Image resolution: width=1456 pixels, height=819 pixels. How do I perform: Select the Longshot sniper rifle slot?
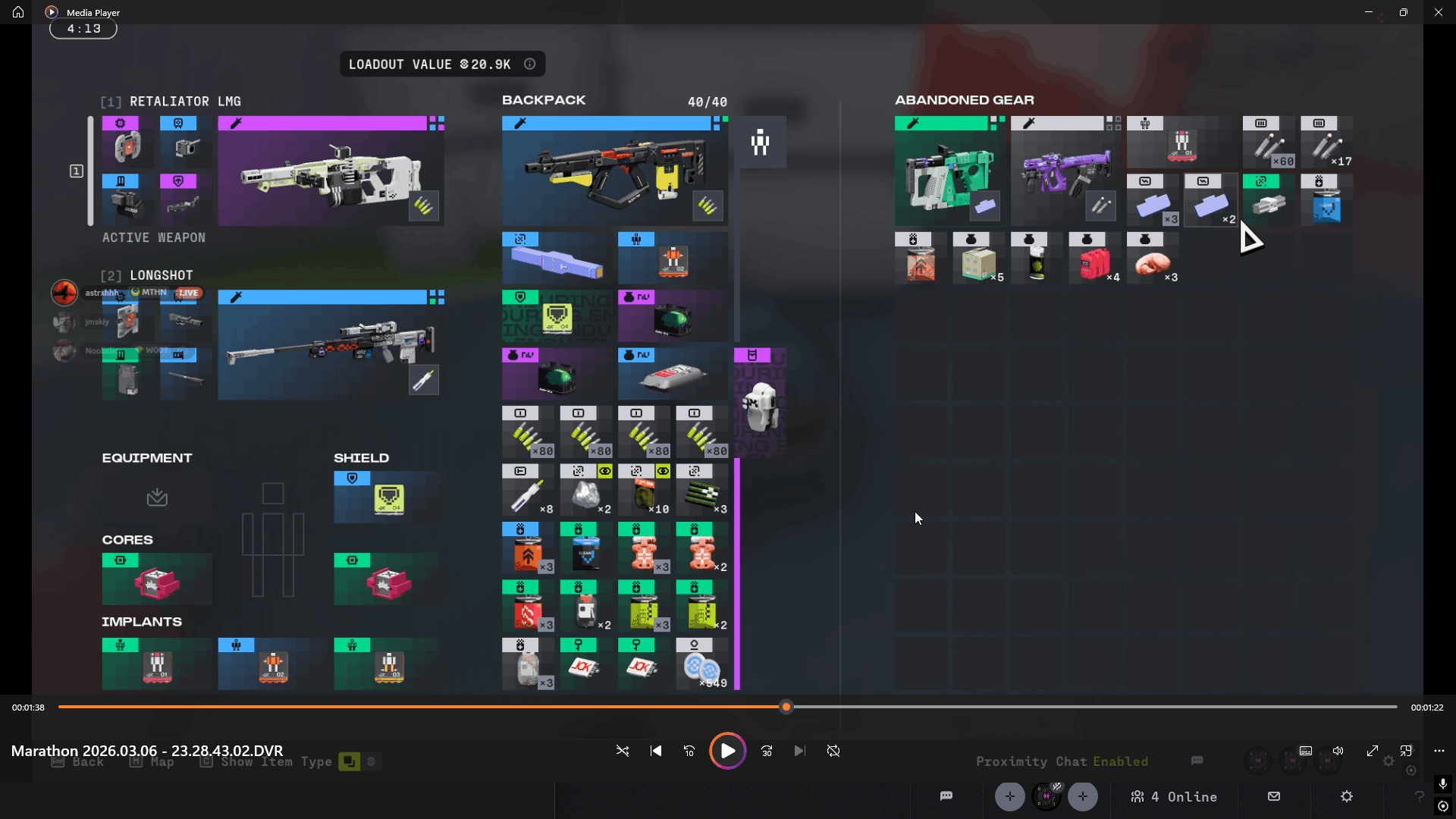tap(331, 345)
